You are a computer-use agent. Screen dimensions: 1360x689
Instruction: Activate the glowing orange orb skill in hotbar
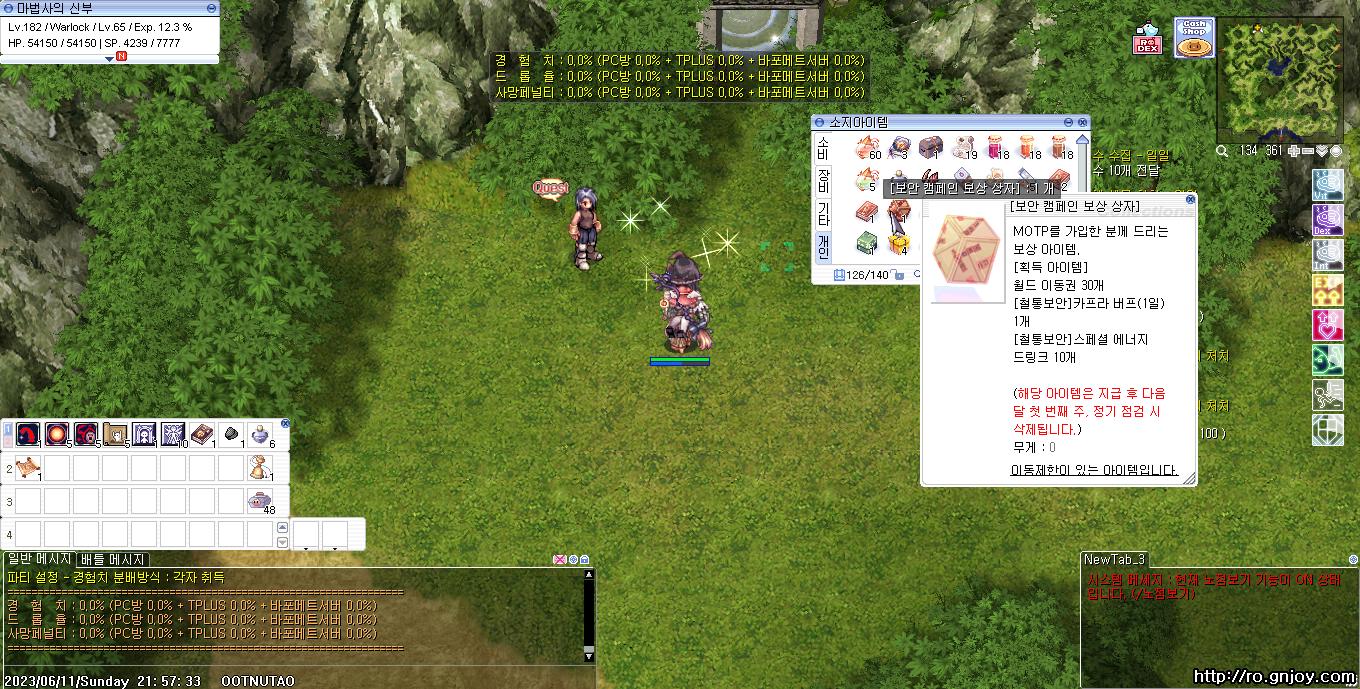tap(56, 434)
